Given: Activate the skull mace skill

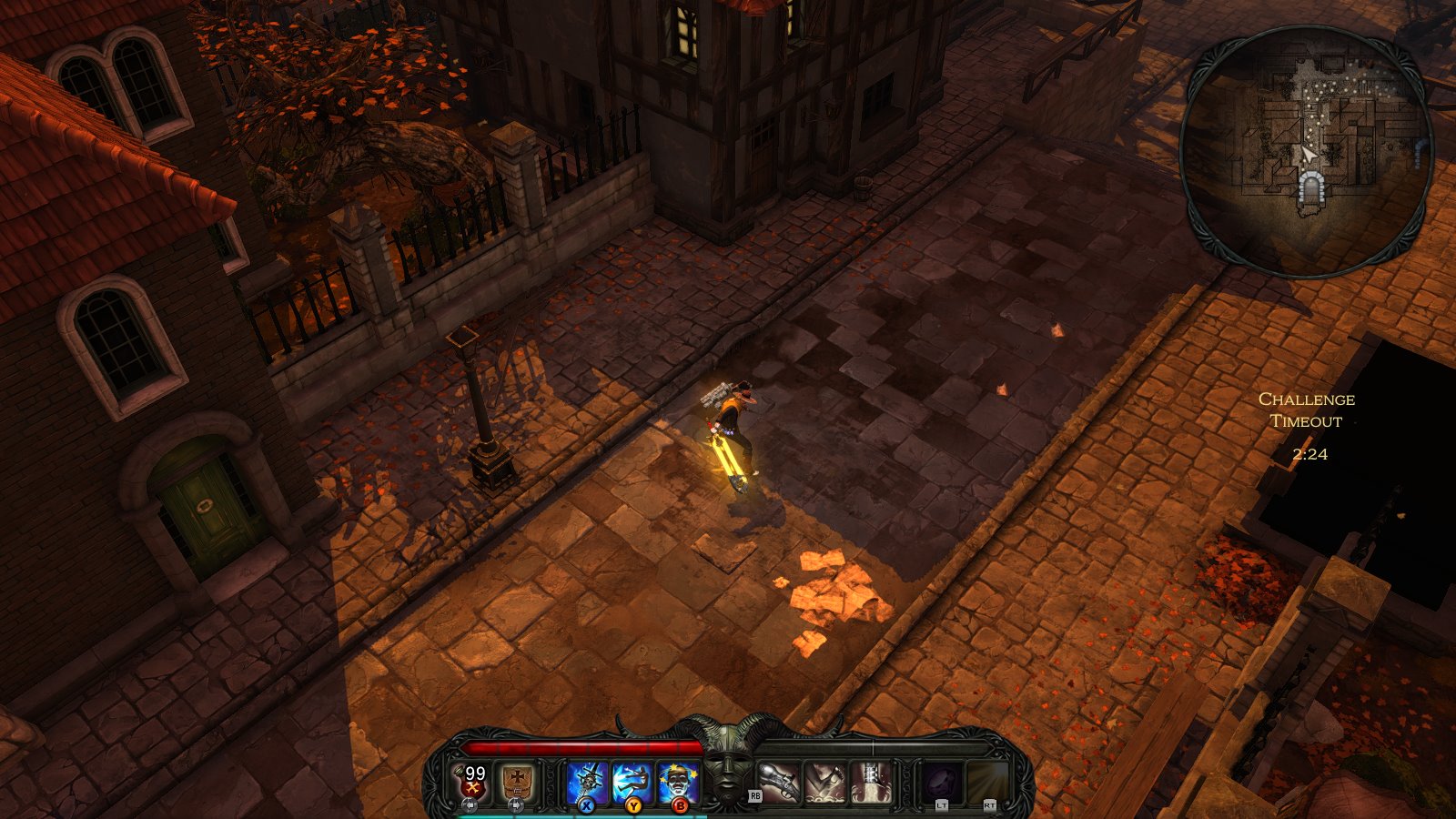Looking at the screenshot, I should click(587, 782).
